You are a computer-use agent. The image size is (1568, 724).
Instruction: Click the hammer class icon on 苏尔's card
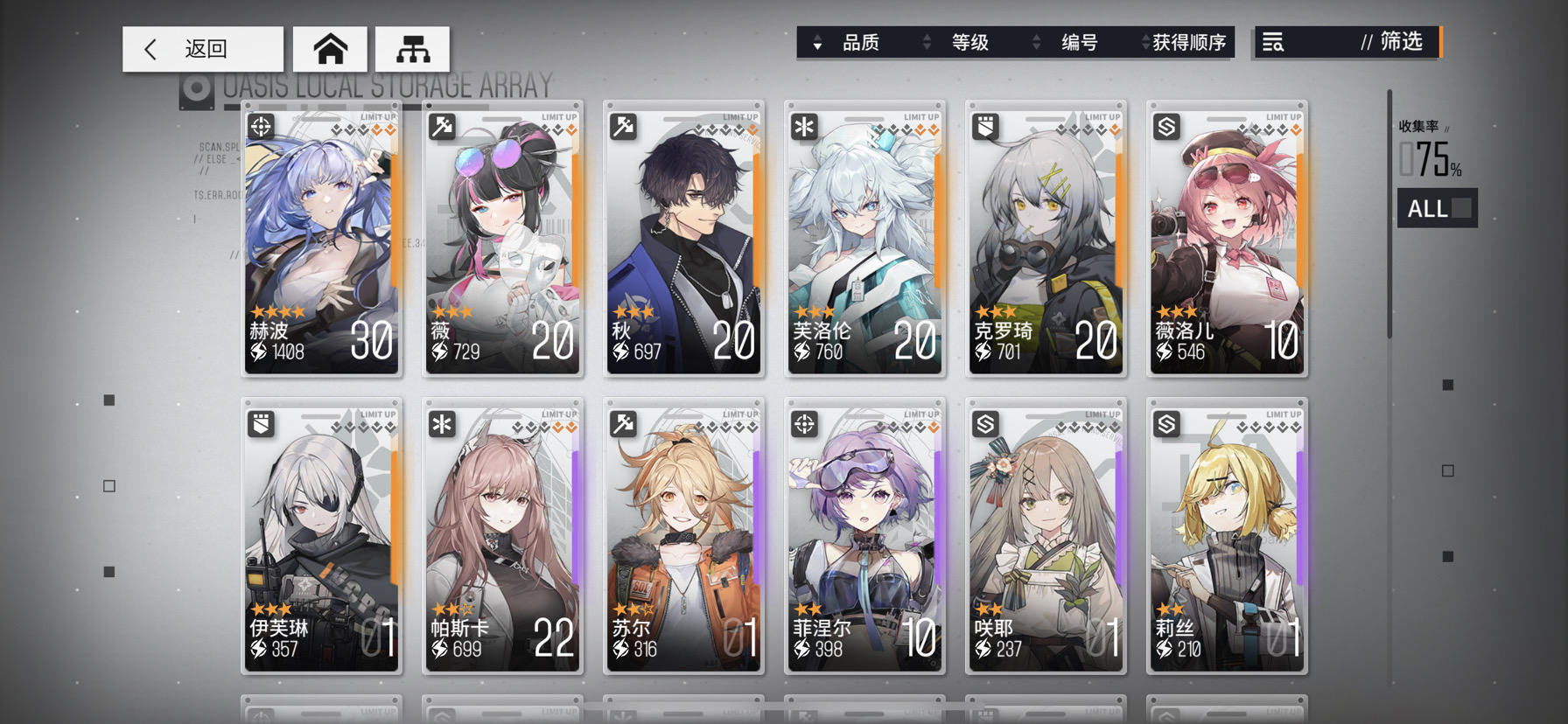pyautogui.click(x=622, y=422)
